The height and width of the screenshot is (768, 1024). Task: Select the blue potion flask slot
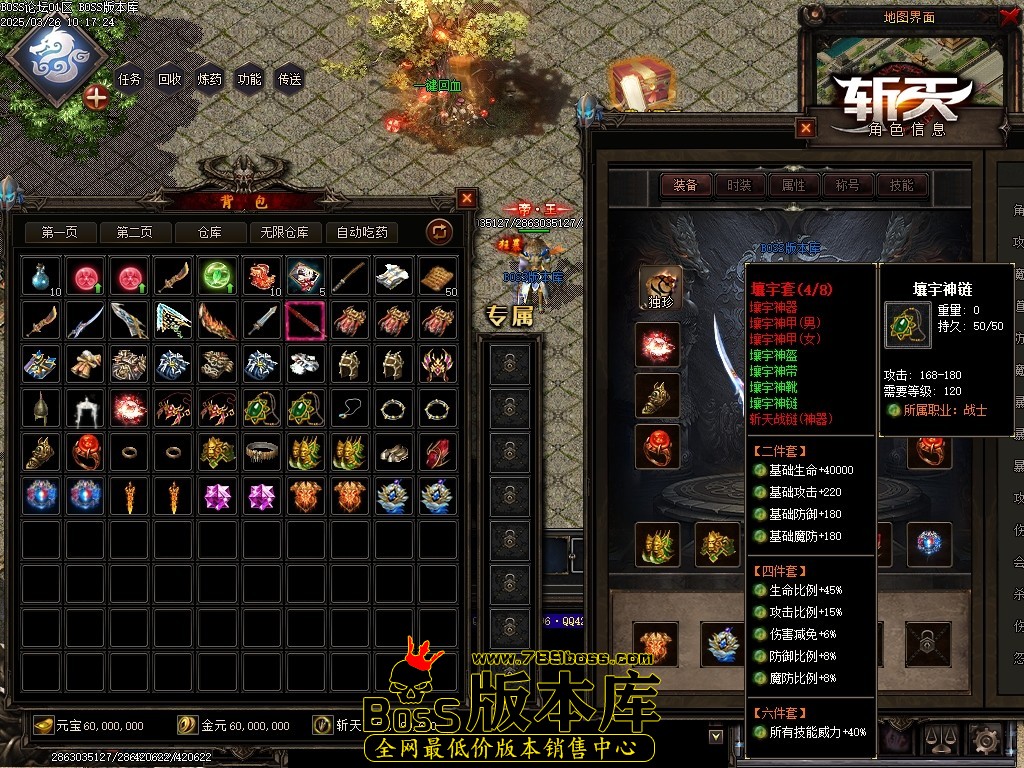(41, 276)
